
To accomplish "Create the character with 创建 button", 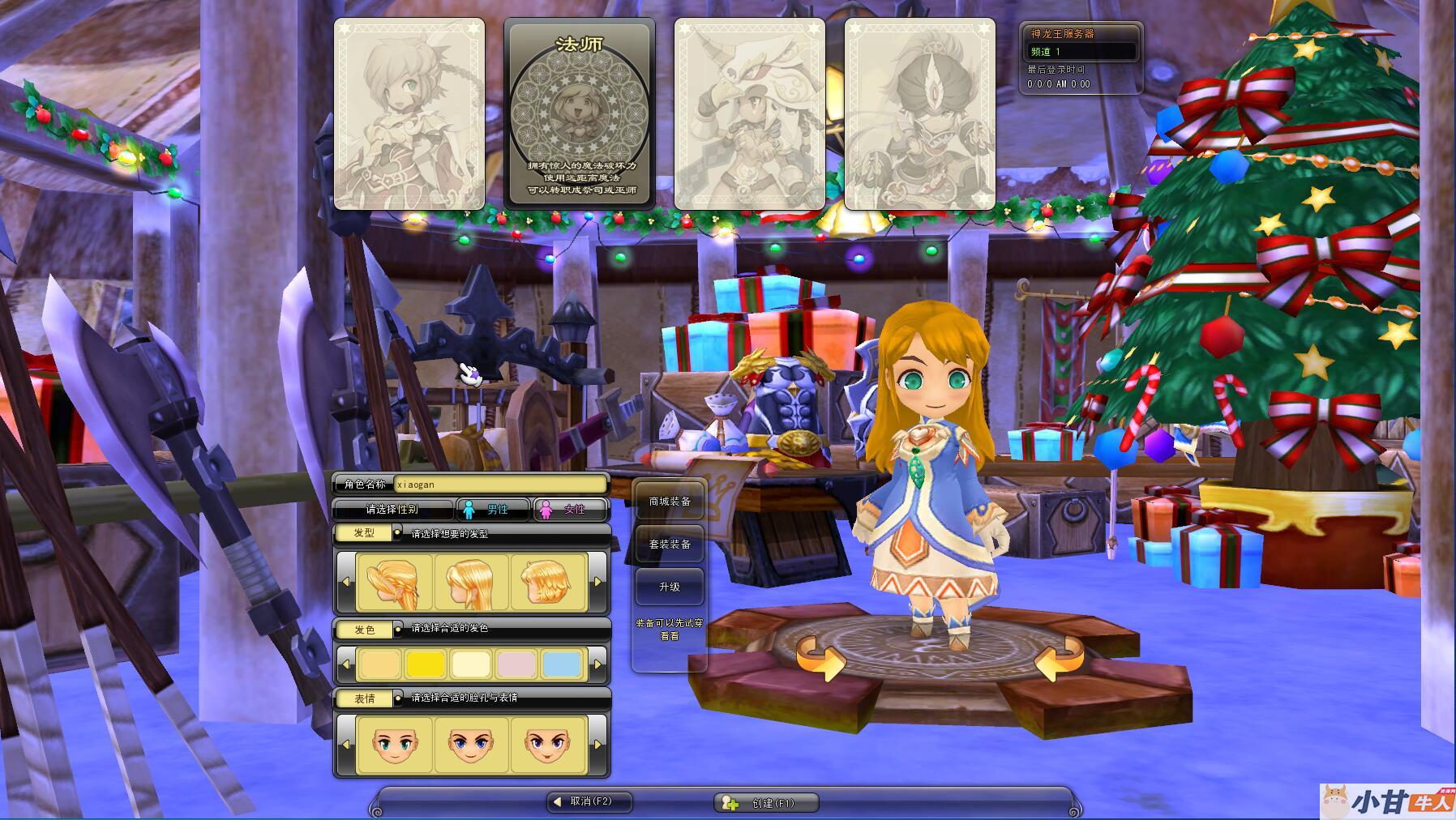I will click(766, 803).
